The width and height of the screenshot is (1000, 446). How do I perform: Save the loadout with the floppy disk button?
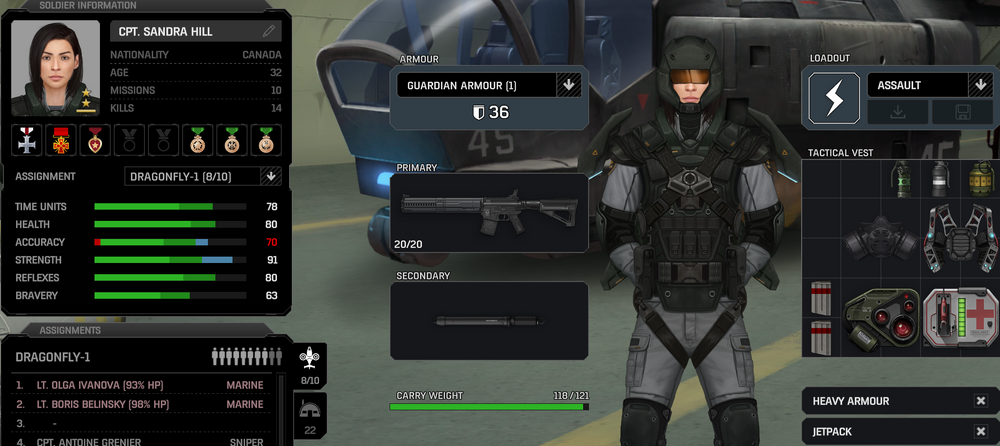click(962, 112)
